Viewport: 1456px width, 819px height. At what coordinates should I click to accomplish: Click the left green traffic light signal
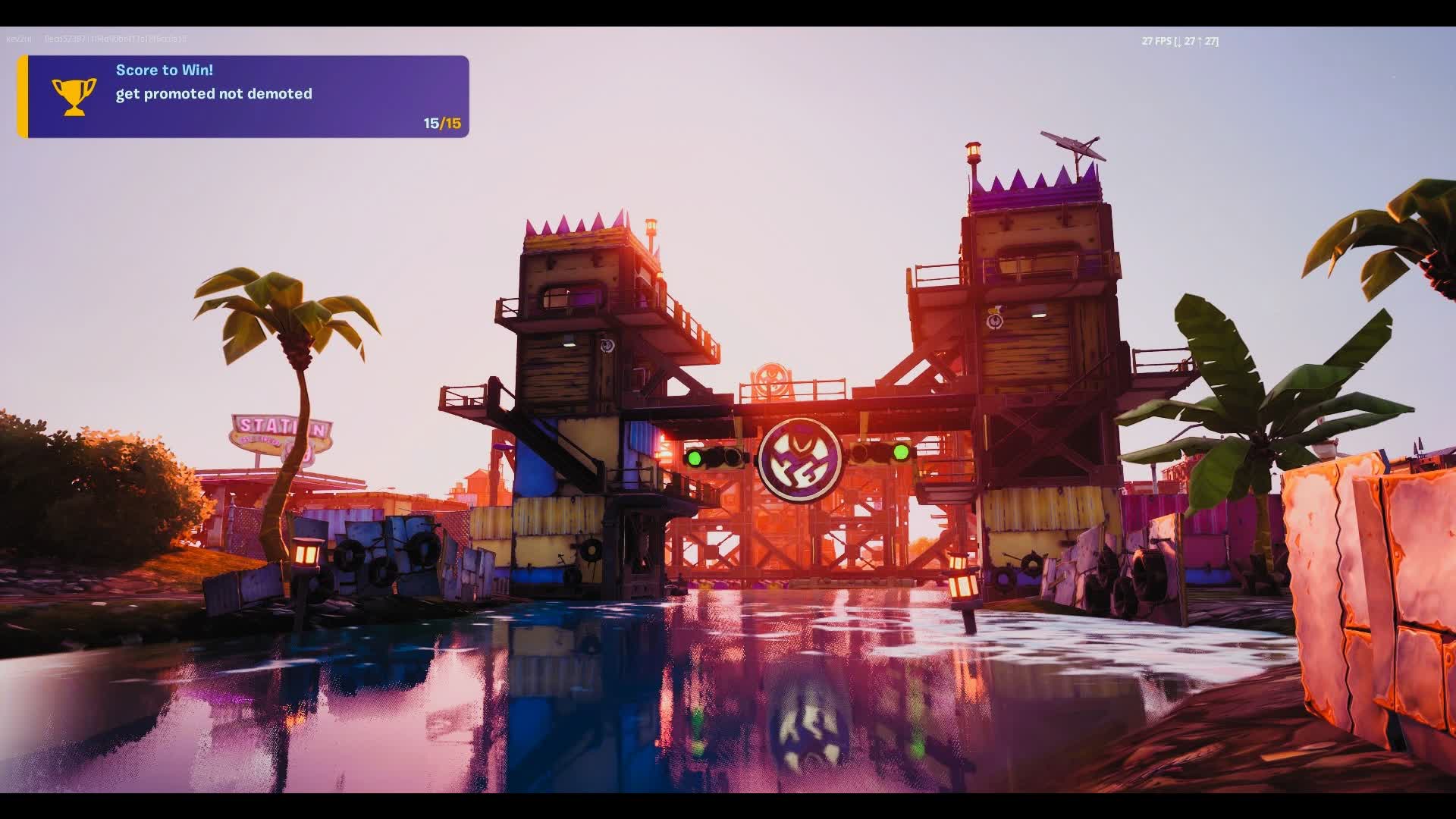(694, 459)
